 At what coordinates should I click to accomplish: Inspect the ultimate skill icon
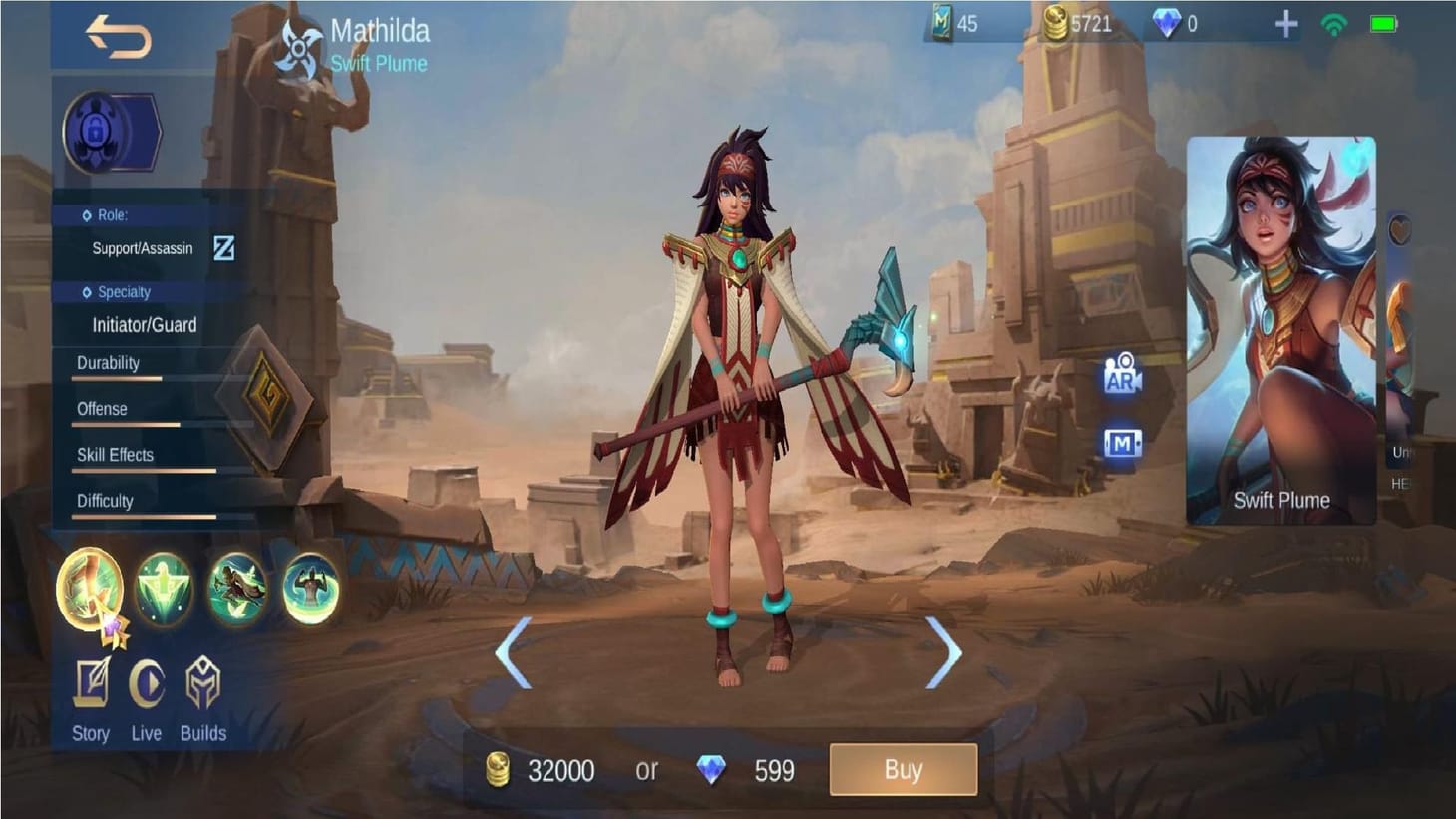pos(313,591)
